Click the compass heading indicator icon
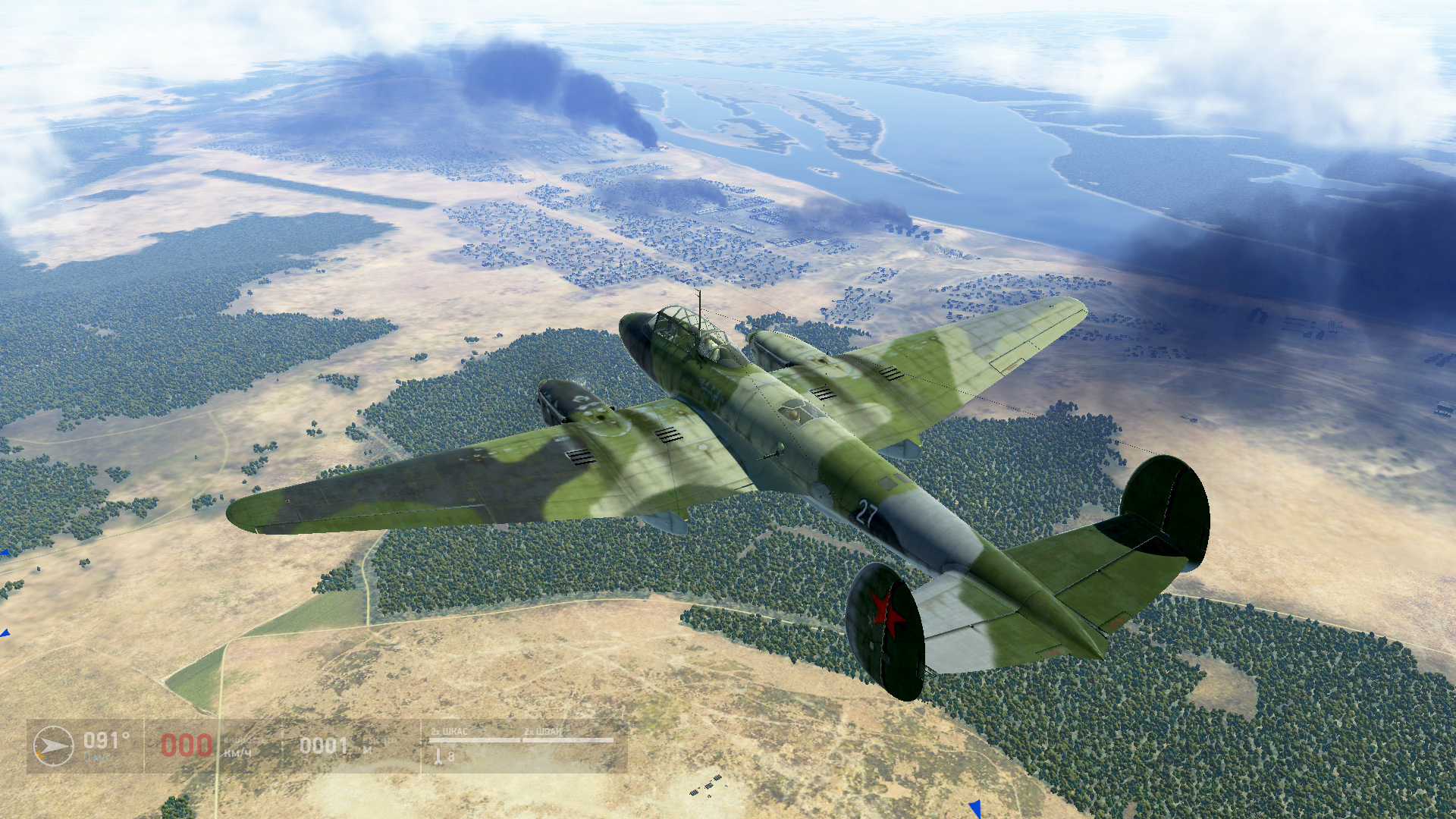Image resolution: width=1456 pixels, height=819 pixels. (x=53, y=746)
